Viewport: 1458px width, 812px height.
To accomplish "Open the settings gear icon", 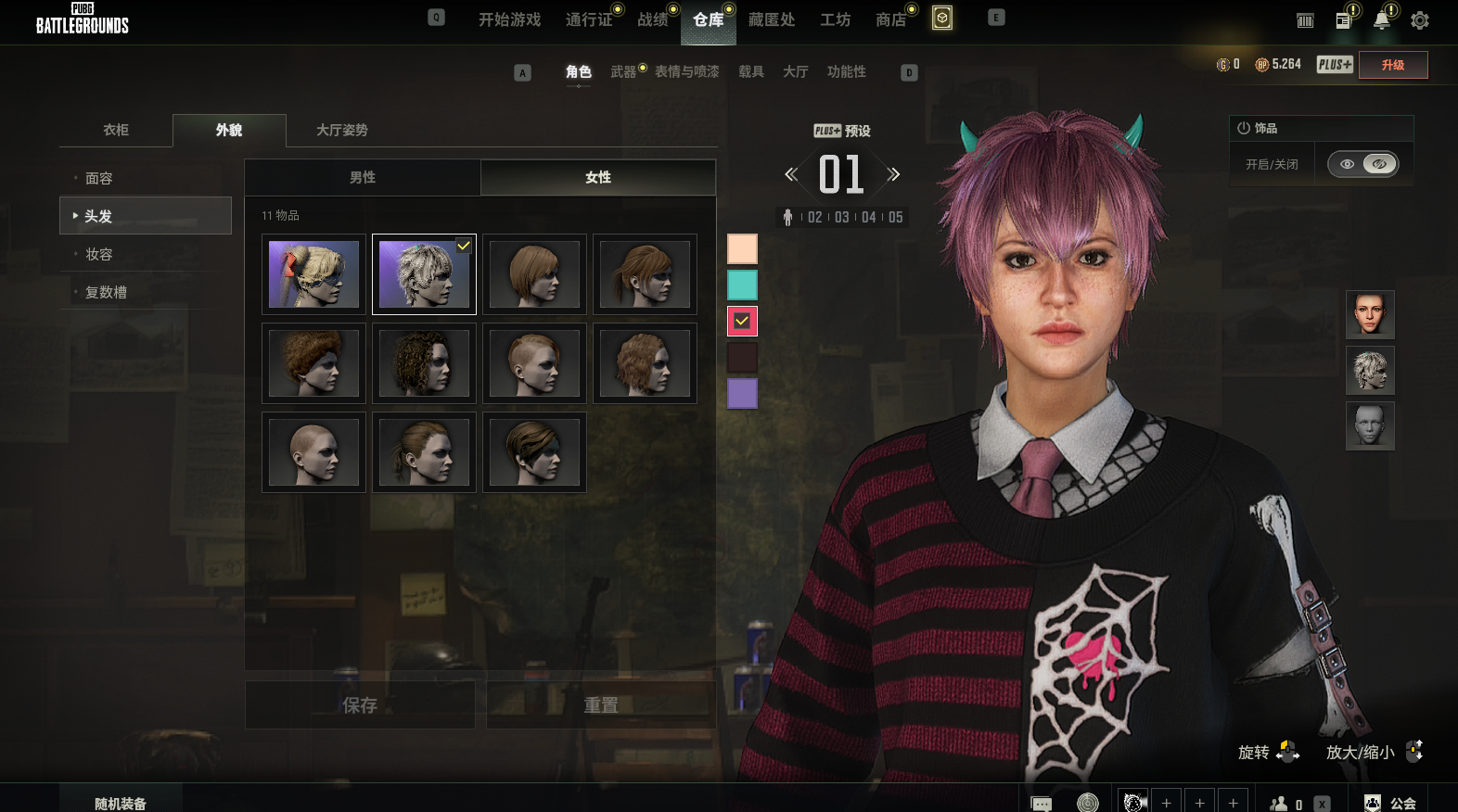I will [1419, 20].
